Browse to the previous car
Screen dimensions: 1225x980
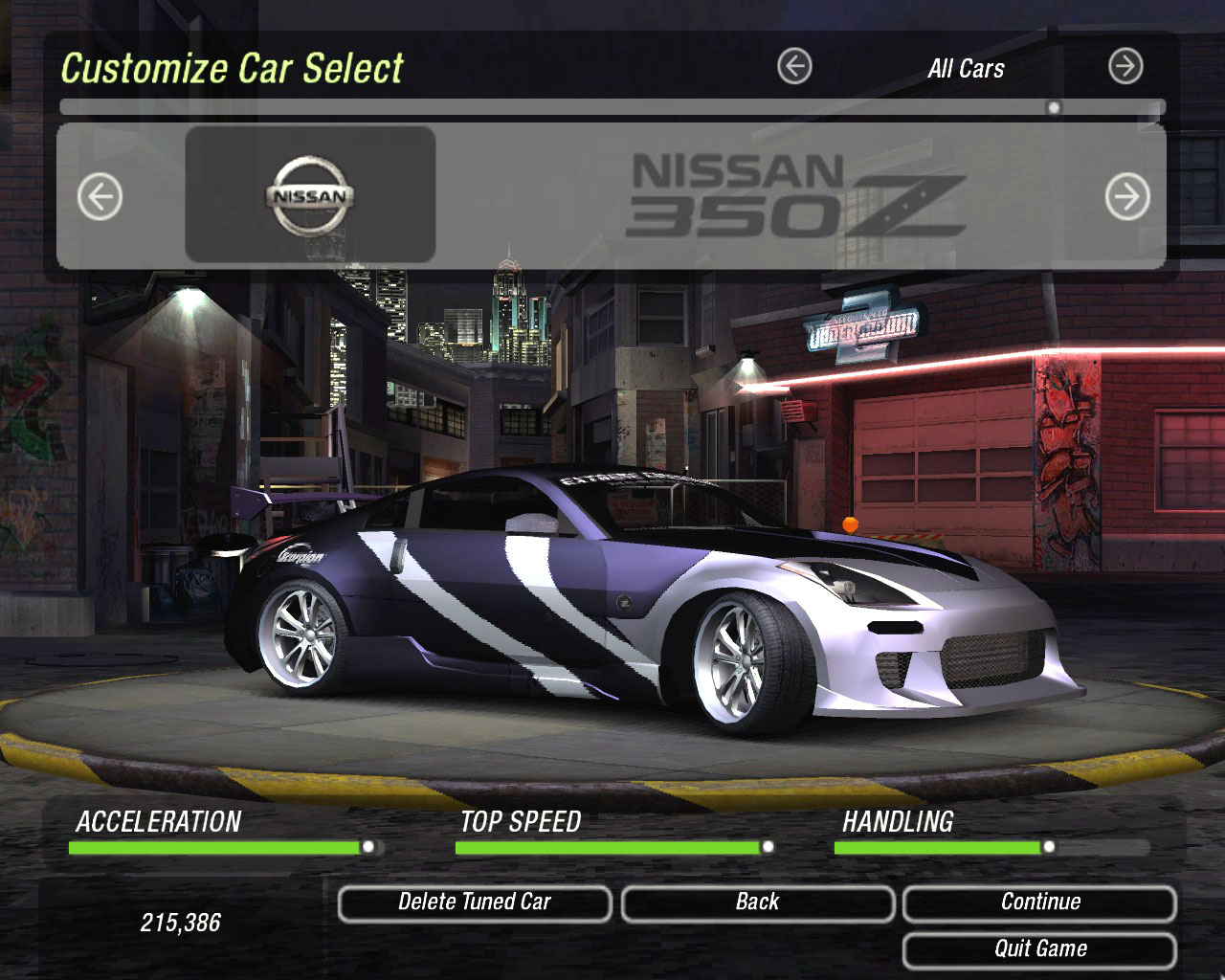pyautogui.click(x=100, y=198)
